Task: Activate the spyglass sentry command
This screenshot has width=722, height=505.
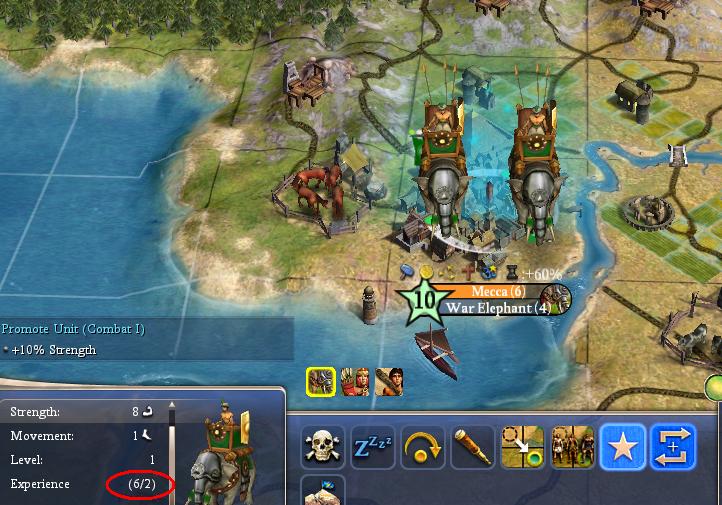Action: coord(473,448)
